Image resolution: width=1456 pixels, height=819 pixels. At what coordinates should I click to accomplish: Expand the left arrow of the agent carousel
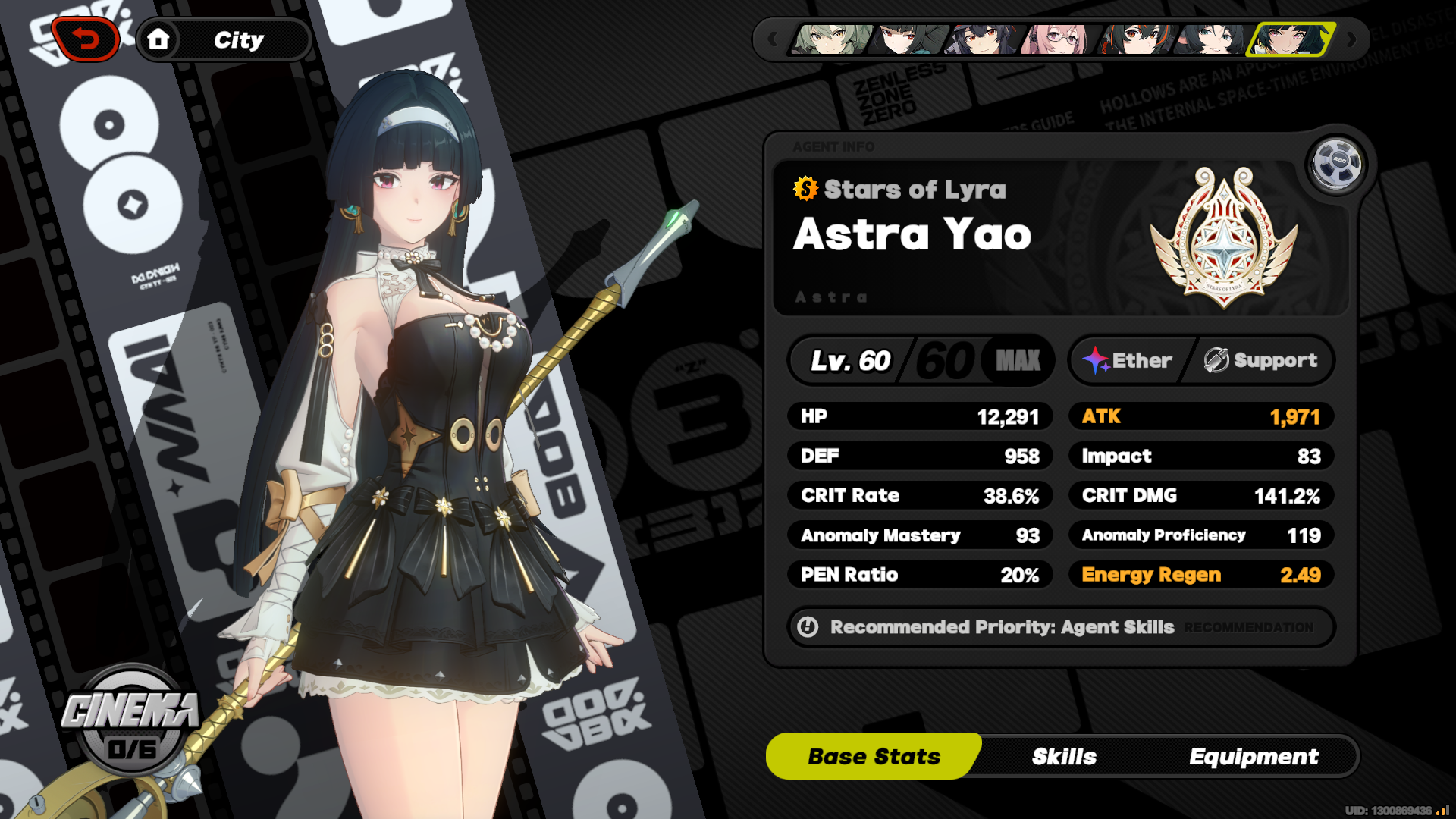(772, 39)
